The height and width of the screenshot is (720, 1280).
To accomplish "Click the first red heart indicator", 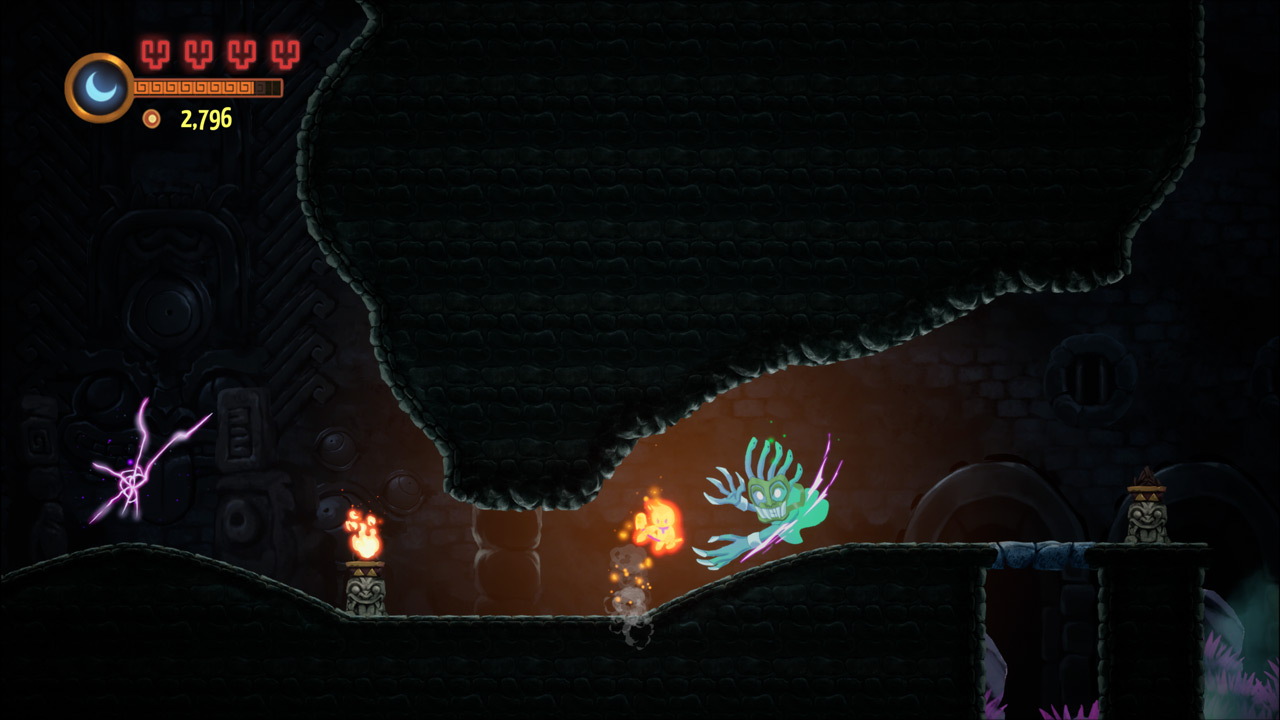I will point(153,55).
